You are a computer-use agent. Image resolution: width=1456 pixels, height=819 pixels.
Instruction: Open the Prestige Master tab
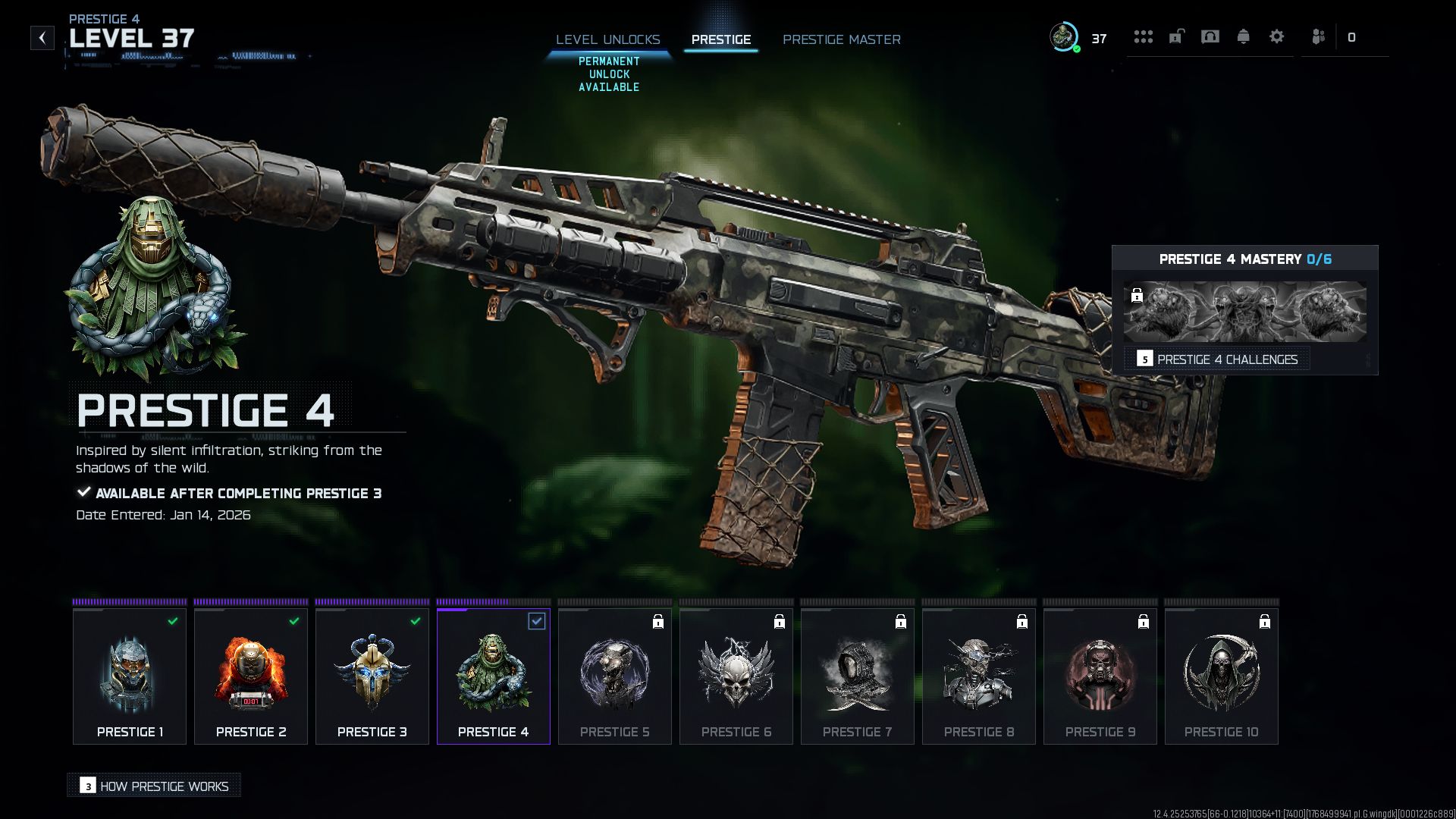[841, 39]
